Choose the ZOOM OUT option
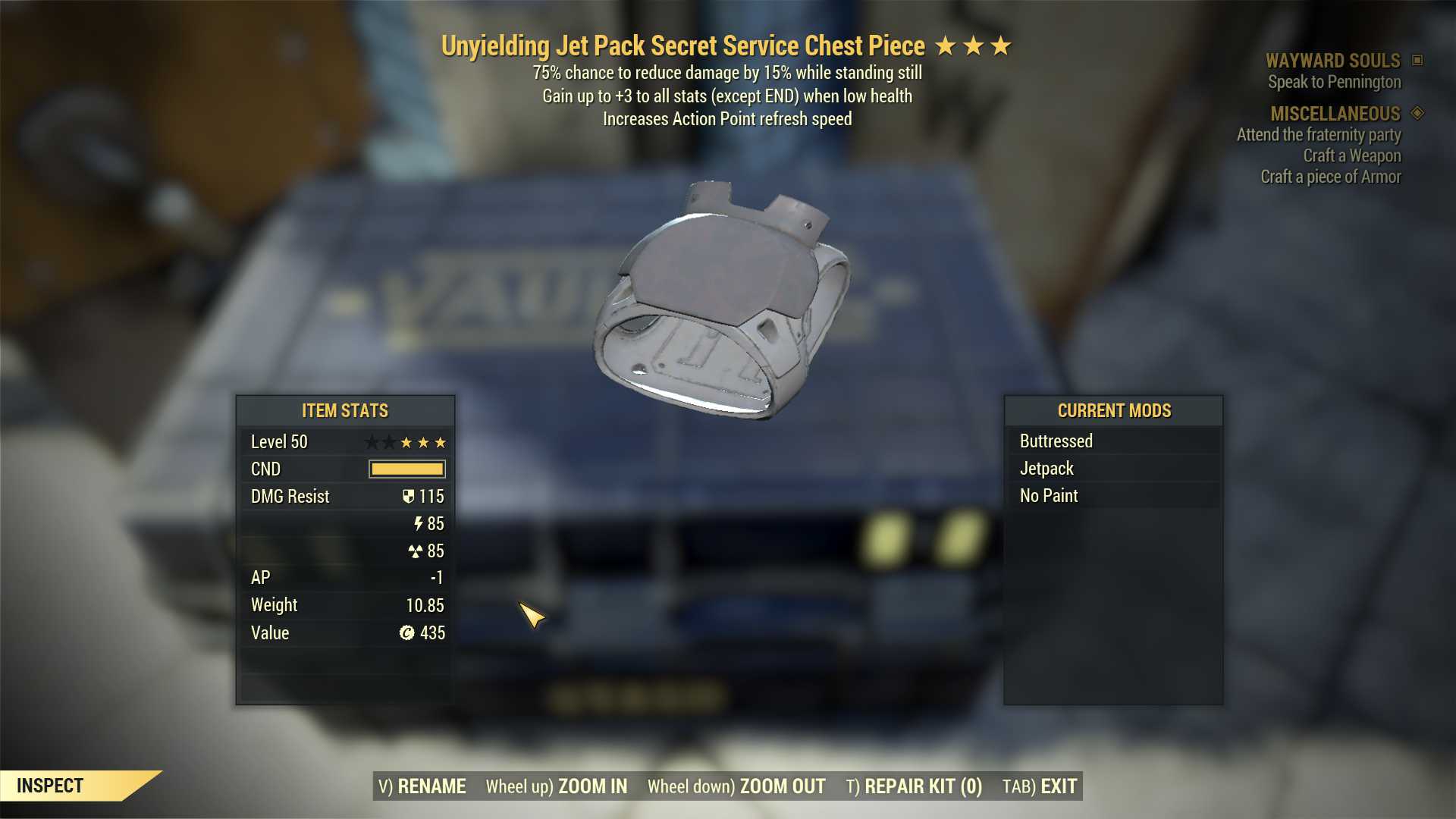 736,786
